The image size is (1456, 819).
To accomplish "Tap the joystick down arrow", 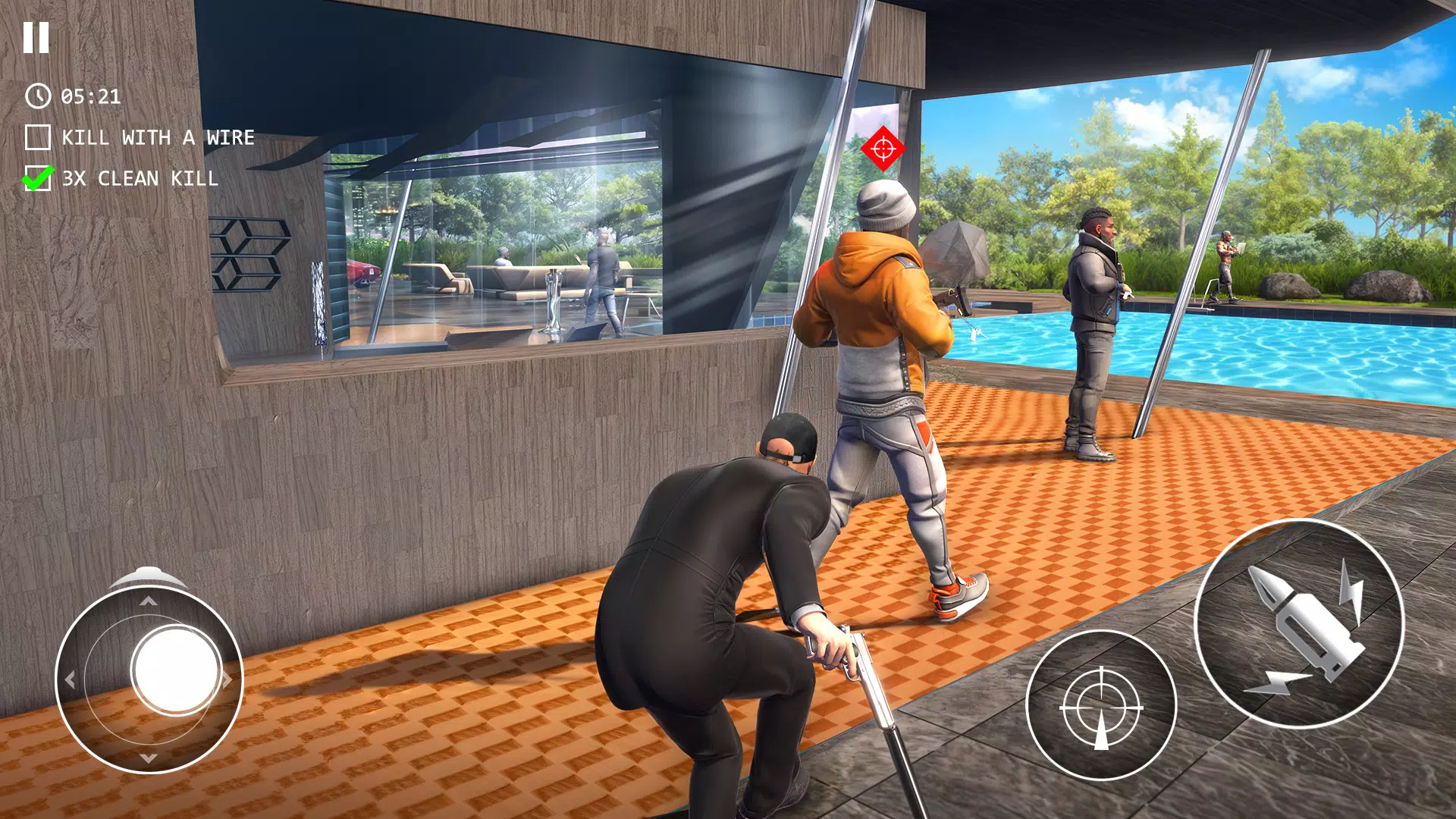I will click(x=148, y=758).
